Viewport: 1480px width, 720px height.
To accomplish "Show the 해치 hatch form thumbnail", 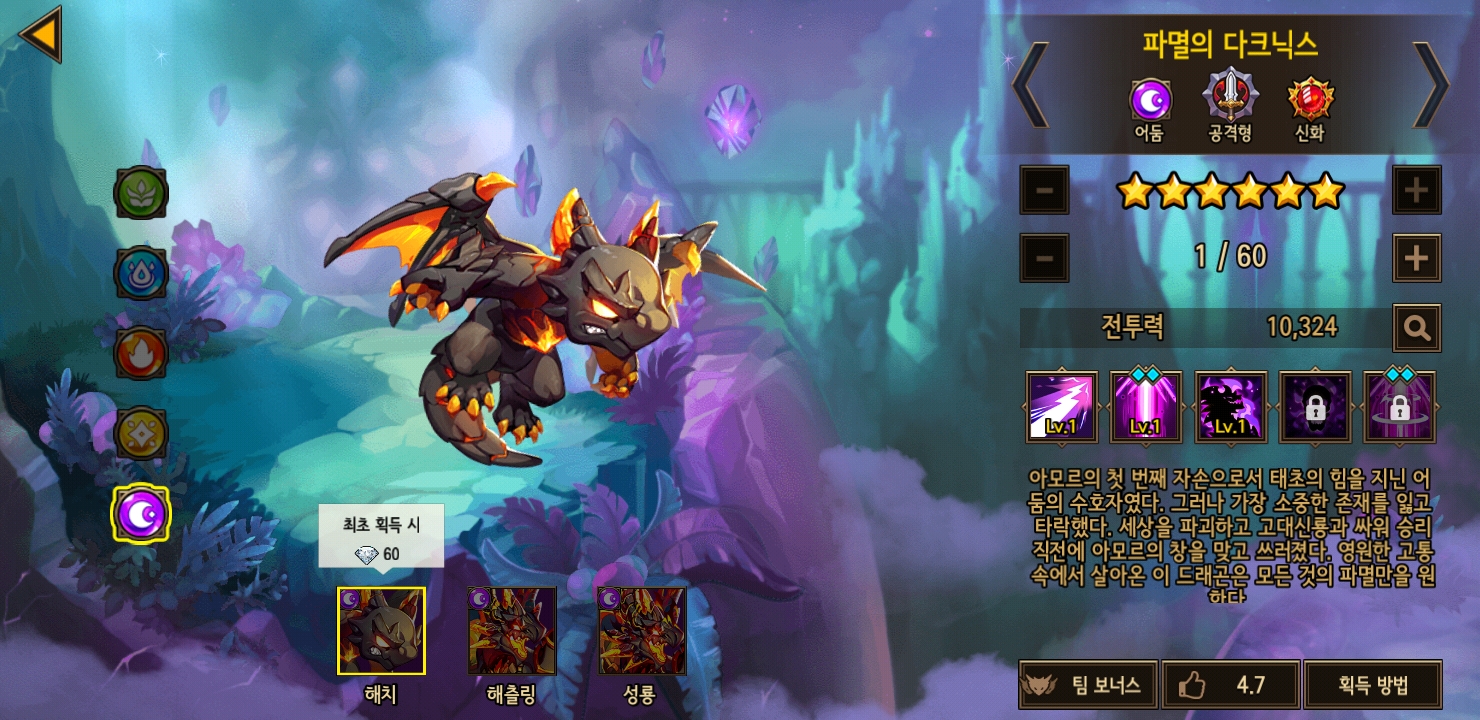I will click(381, 631).
